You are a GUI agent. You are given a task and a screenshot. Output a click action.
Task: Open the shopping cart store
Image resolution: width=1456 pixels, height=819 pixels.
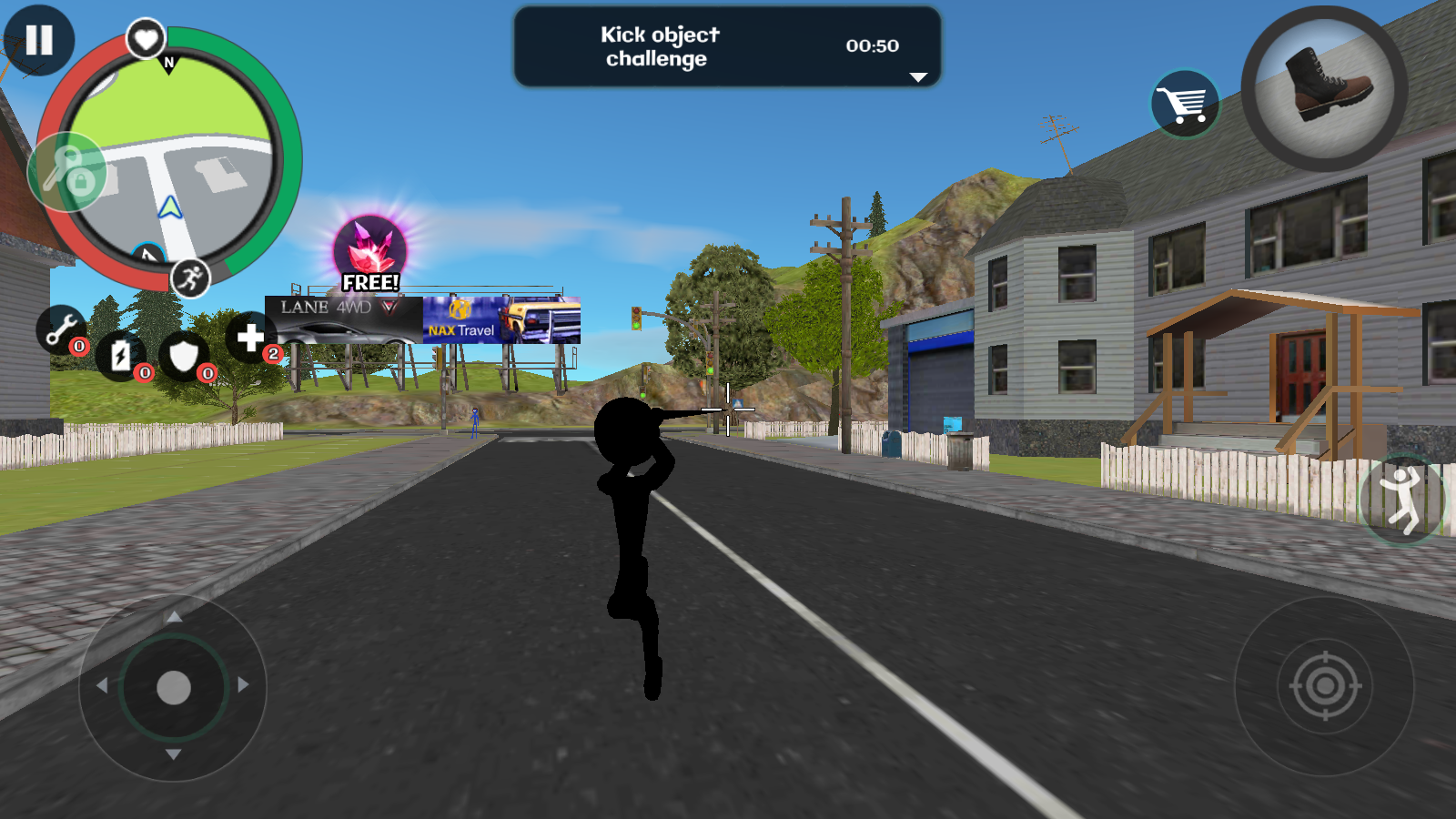(x=1185, y=104)
